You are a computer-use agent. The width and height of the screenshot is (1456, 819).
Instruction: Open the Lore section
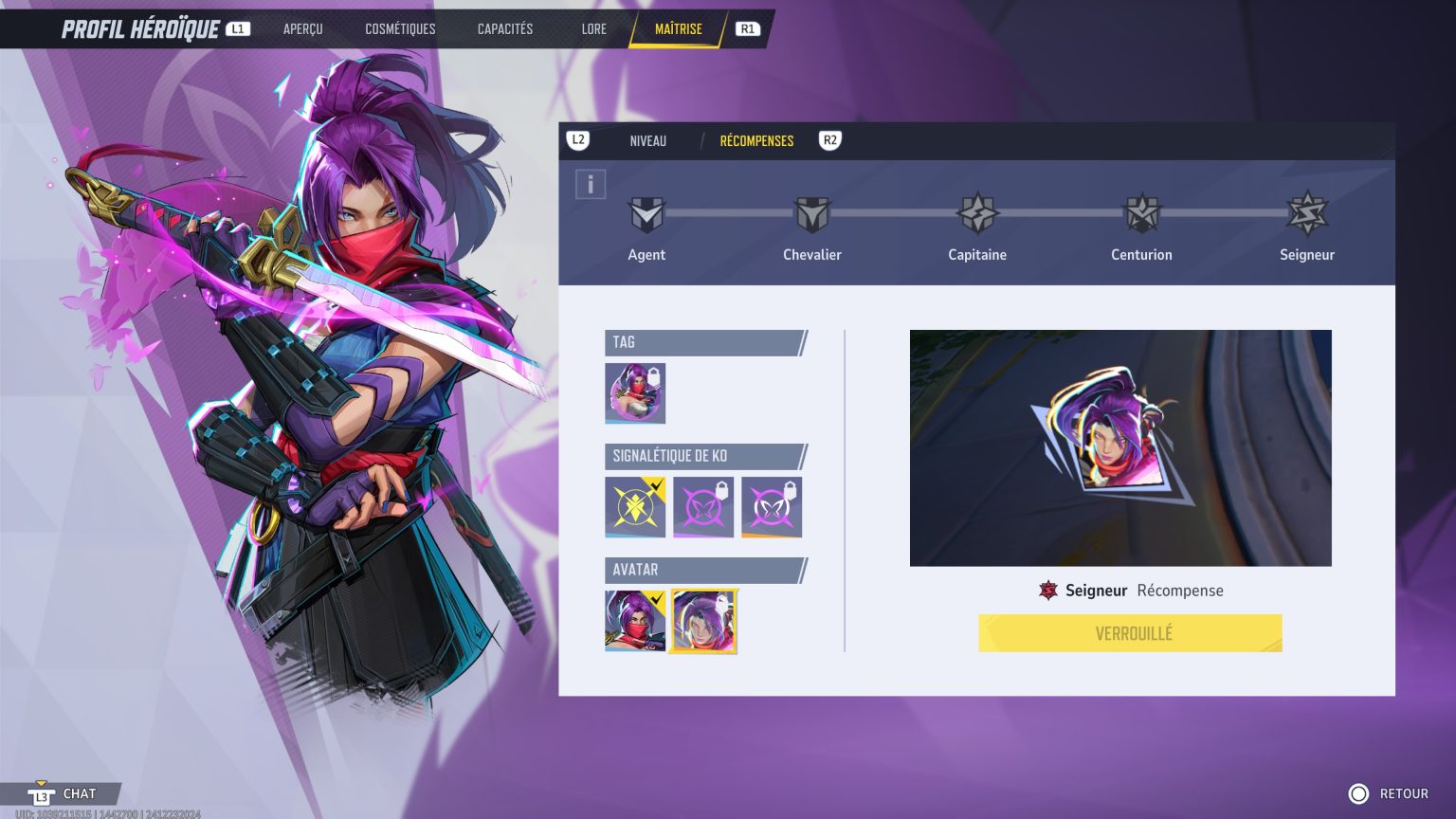tap(593, 28)
